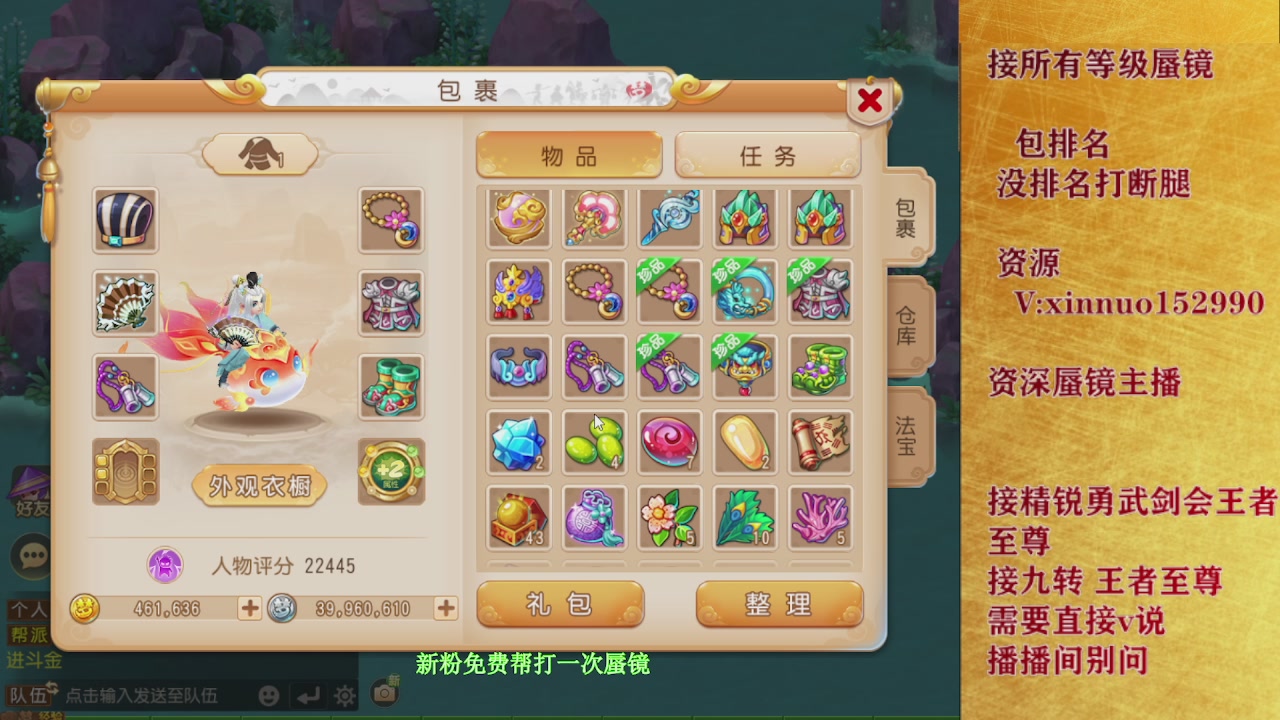This screenshot has height=720, width=1280.
Task: Click the folding fan equipment icon
Action: [x=124, y=303]
